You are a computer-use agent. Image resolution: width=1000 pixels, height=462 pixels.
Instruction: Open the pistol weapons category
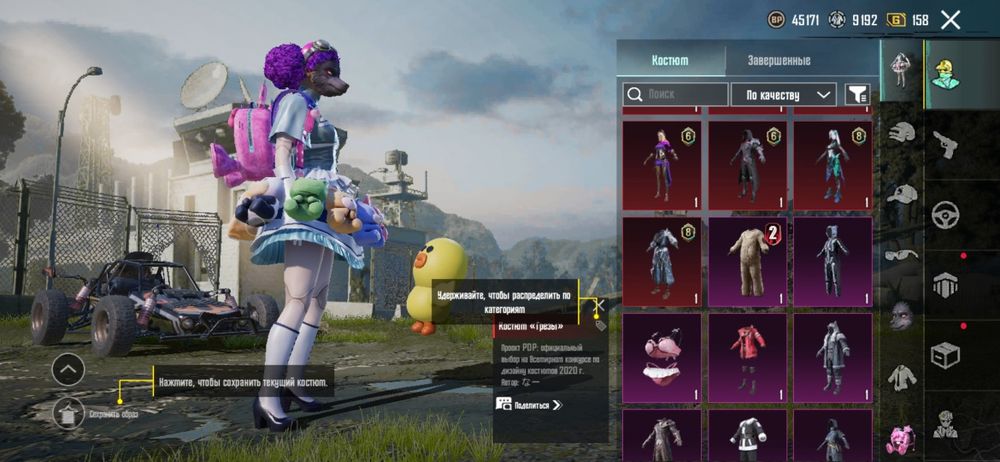(945, 145)
